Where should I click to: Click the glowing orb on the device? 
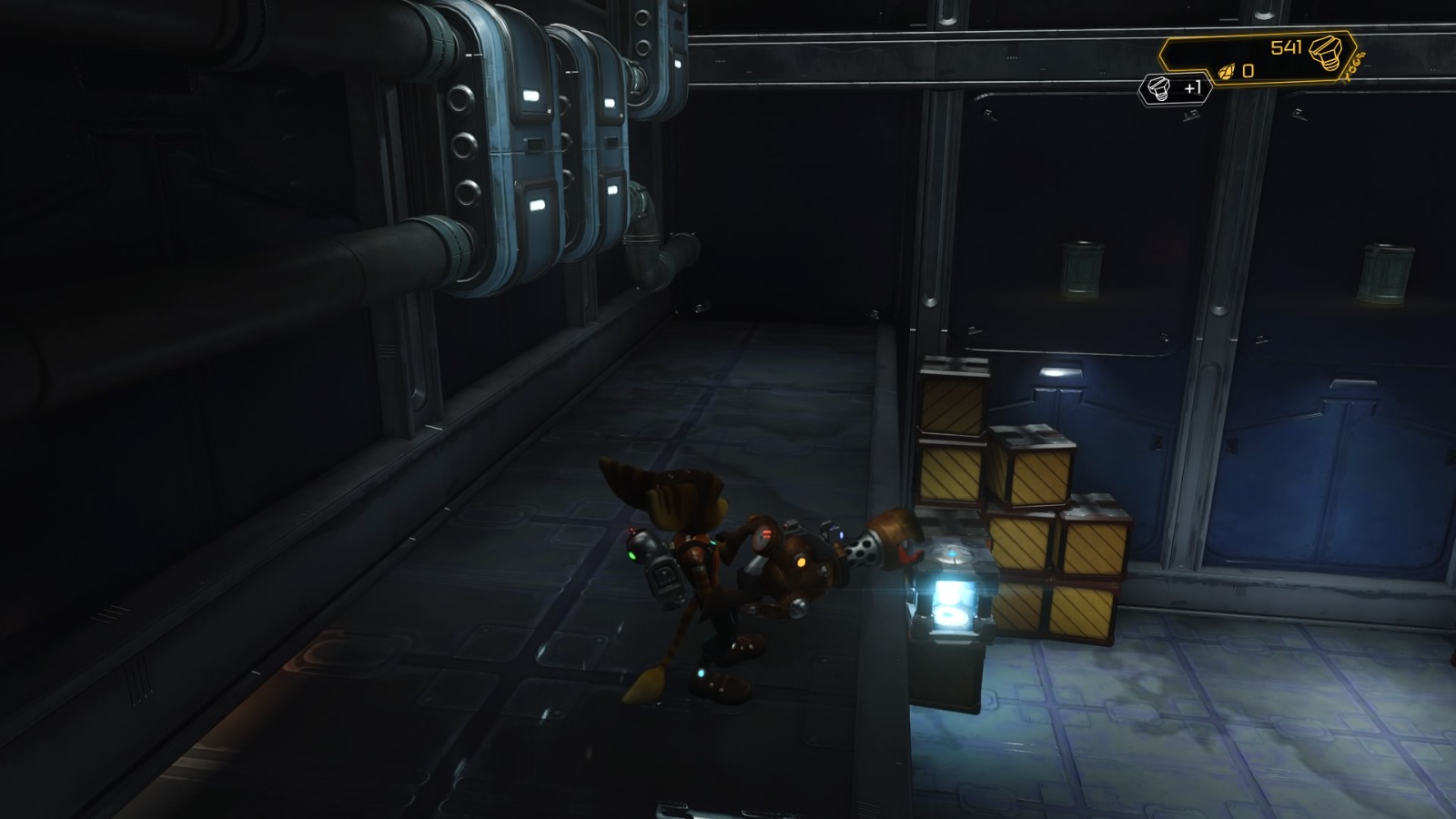[x=954, y=555]
